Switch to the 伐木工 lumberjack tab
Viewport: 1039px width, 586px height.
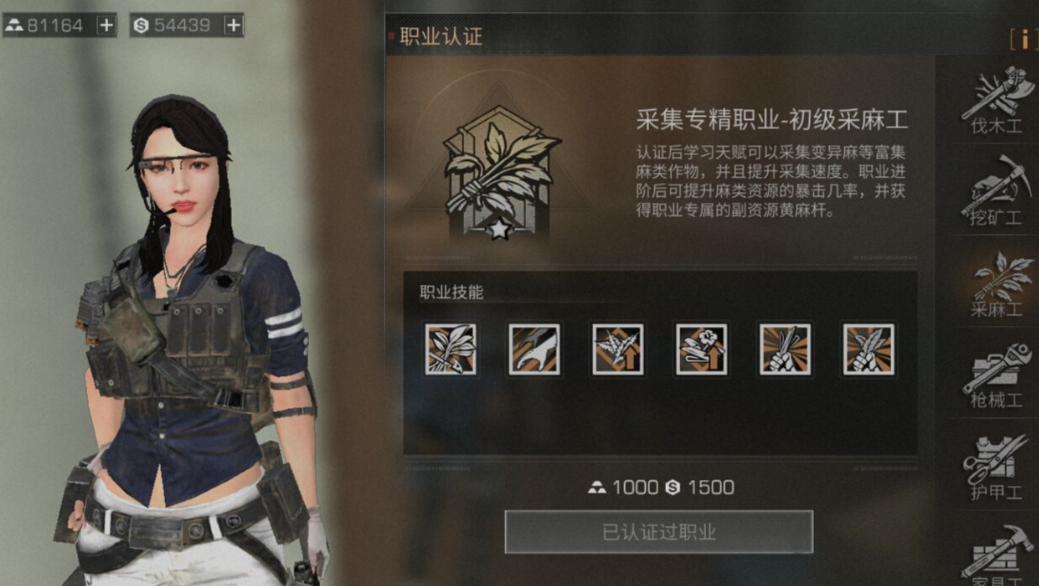(996, 101)
